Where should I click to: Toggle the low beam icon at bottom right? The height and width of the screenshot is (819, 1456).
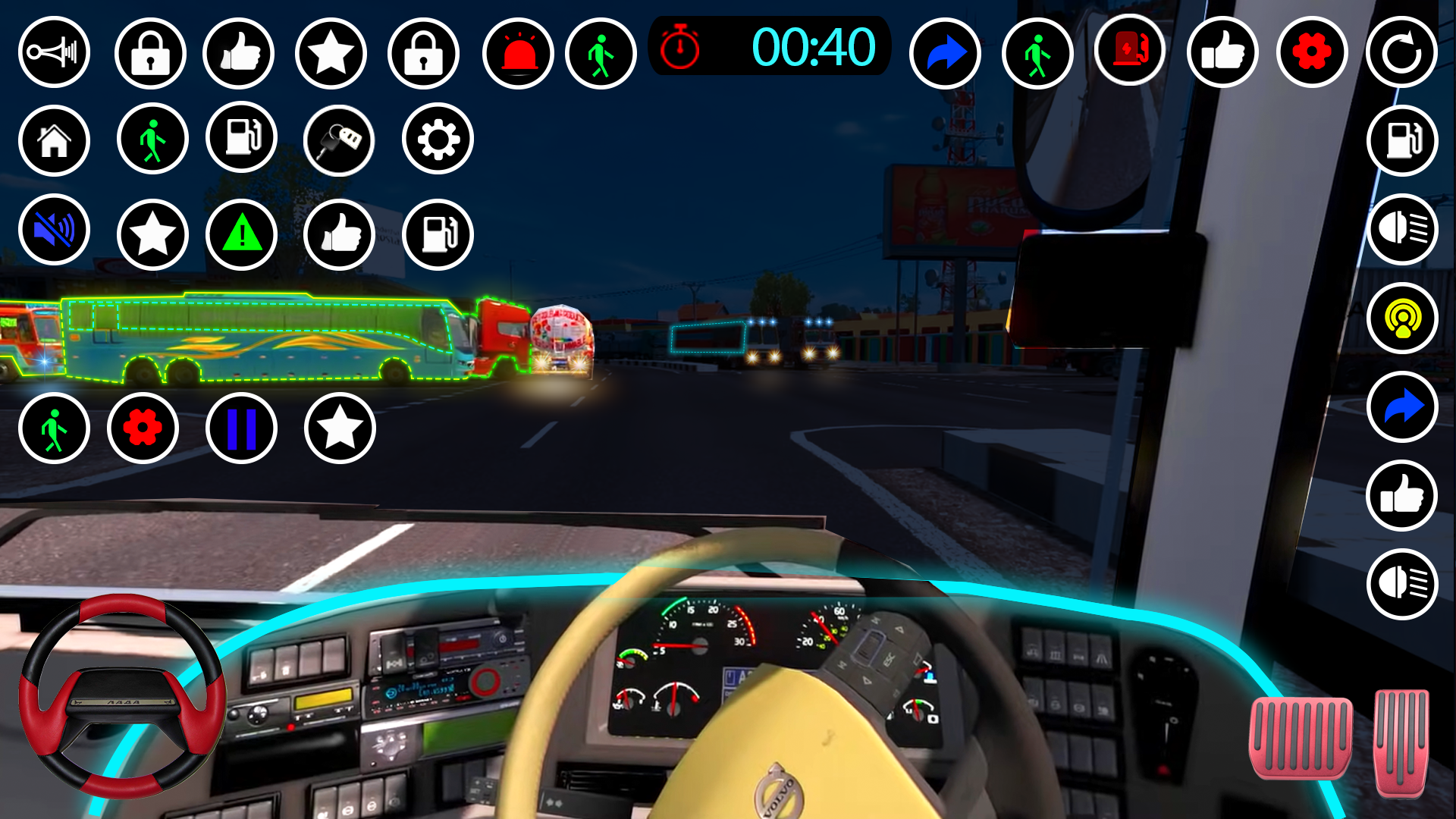(x=1402, y=583)
